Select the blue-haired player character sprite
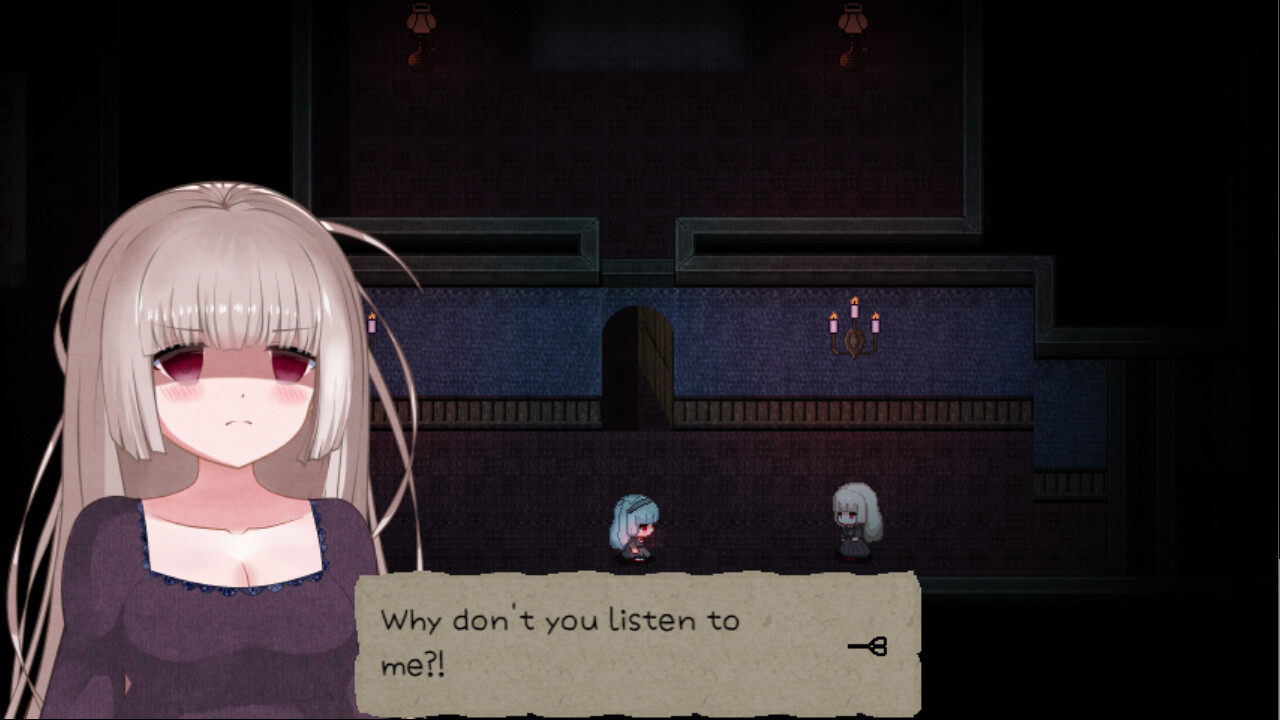 [x=635, y=525]
